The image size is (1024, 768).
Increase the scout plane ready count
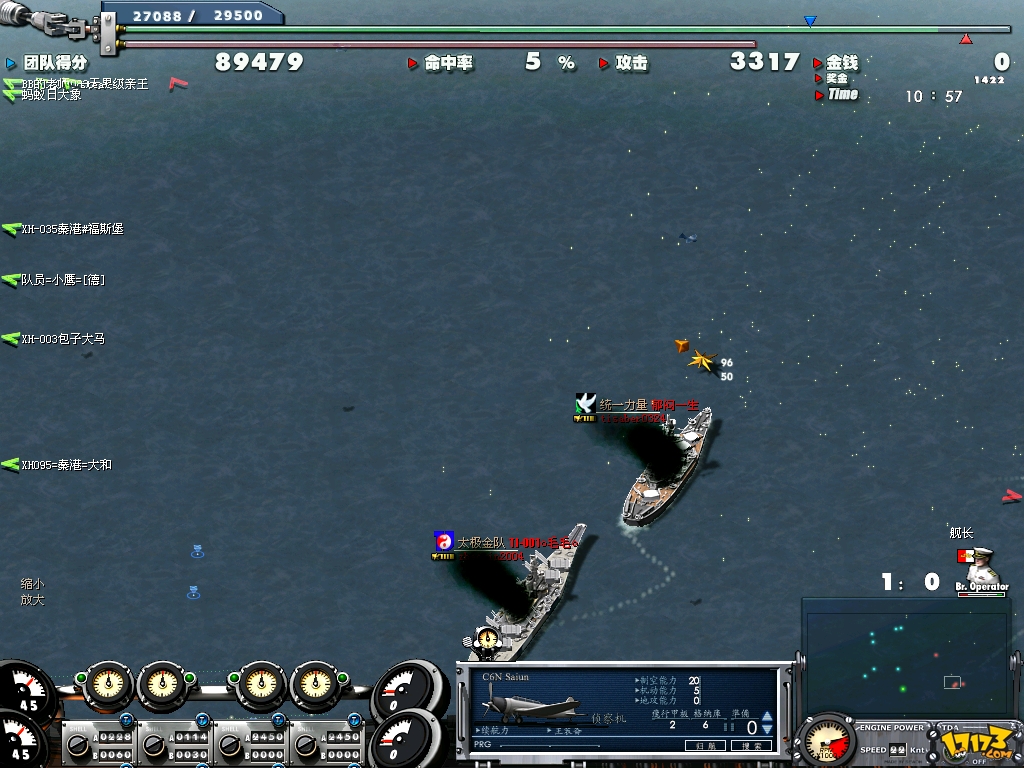pyautogui.click(x=767, y=717)
